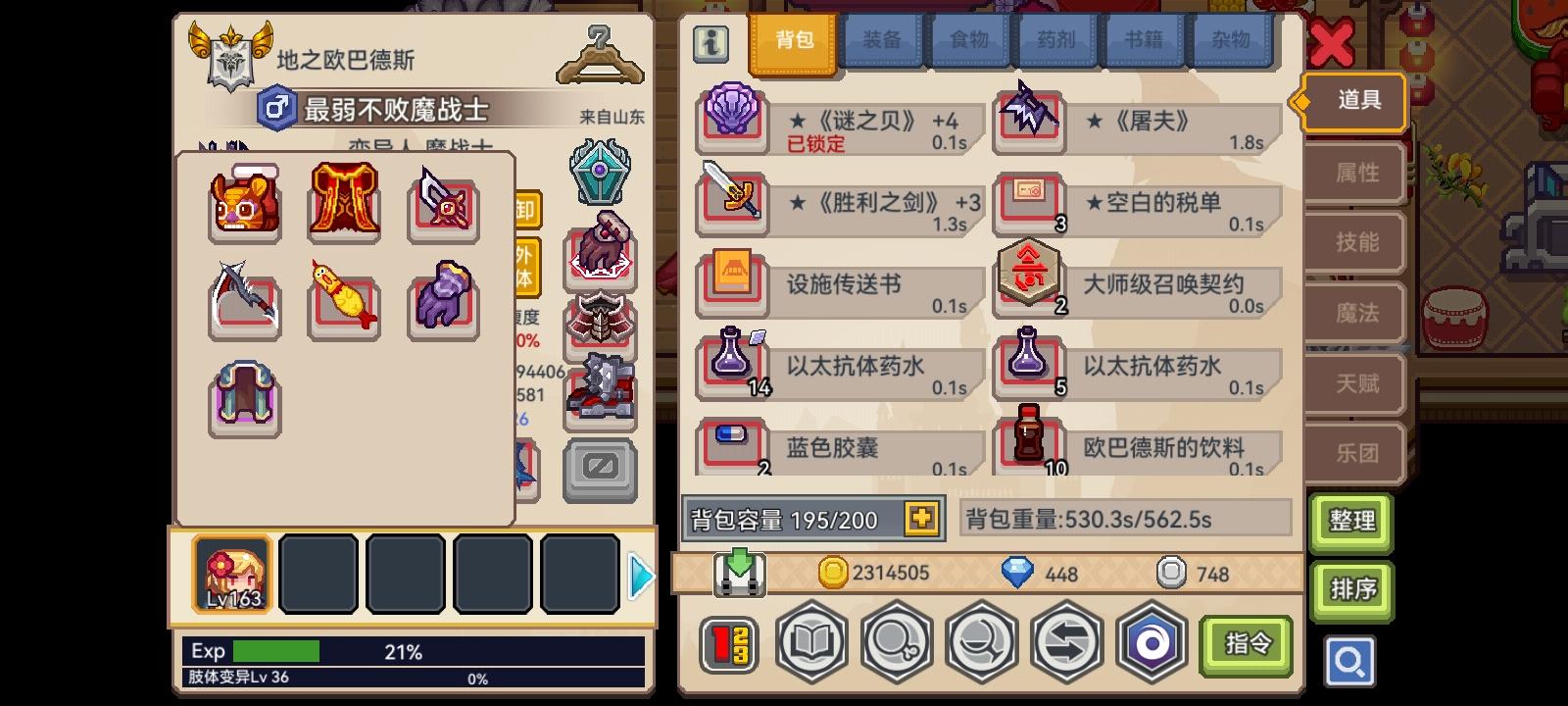The width and height of the screenshot is (1568, 706).
Task: Click the 整理 organize button
Action: [x=1351, y=521]
